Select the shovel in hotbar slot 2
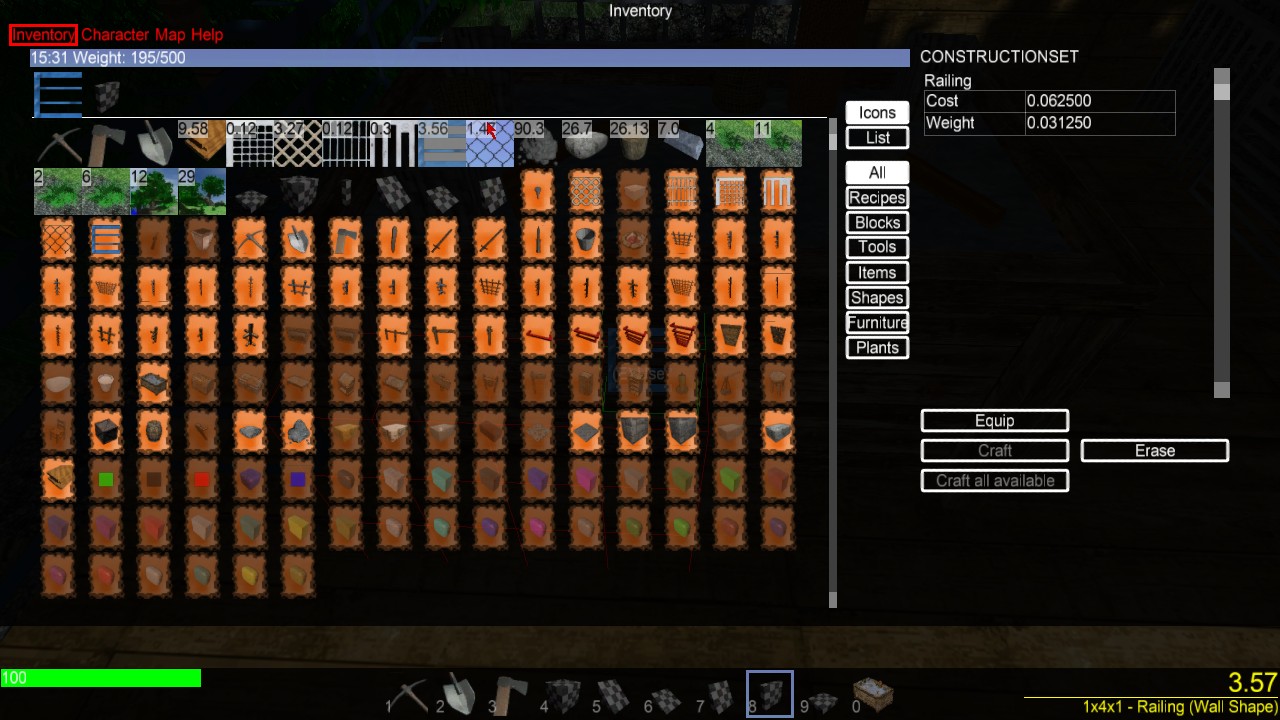Image resolution: width=1280 pixels, height=720 pixels. coord(460,695)
